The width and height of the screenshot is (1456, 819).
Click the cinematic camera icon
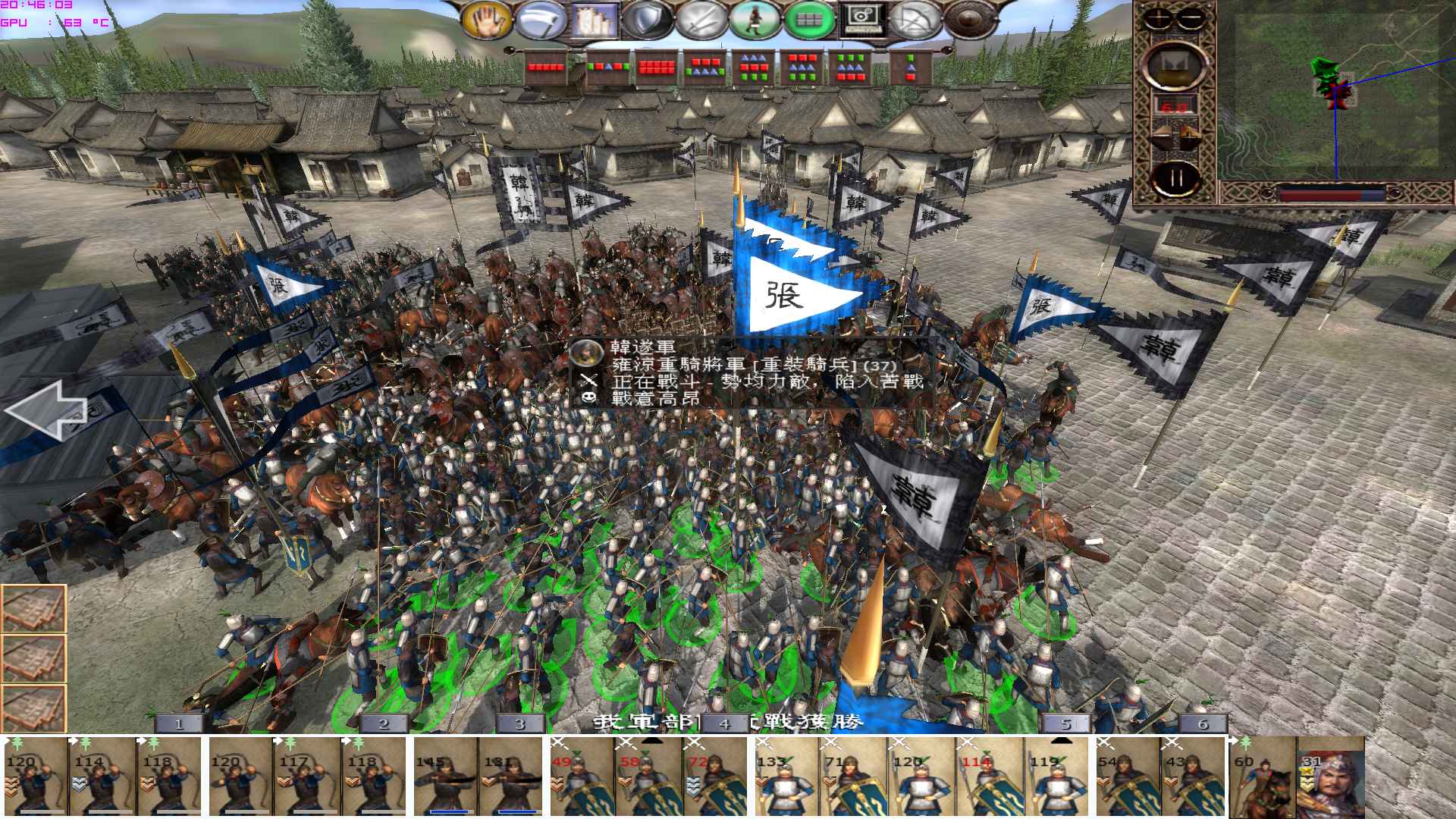864,17
